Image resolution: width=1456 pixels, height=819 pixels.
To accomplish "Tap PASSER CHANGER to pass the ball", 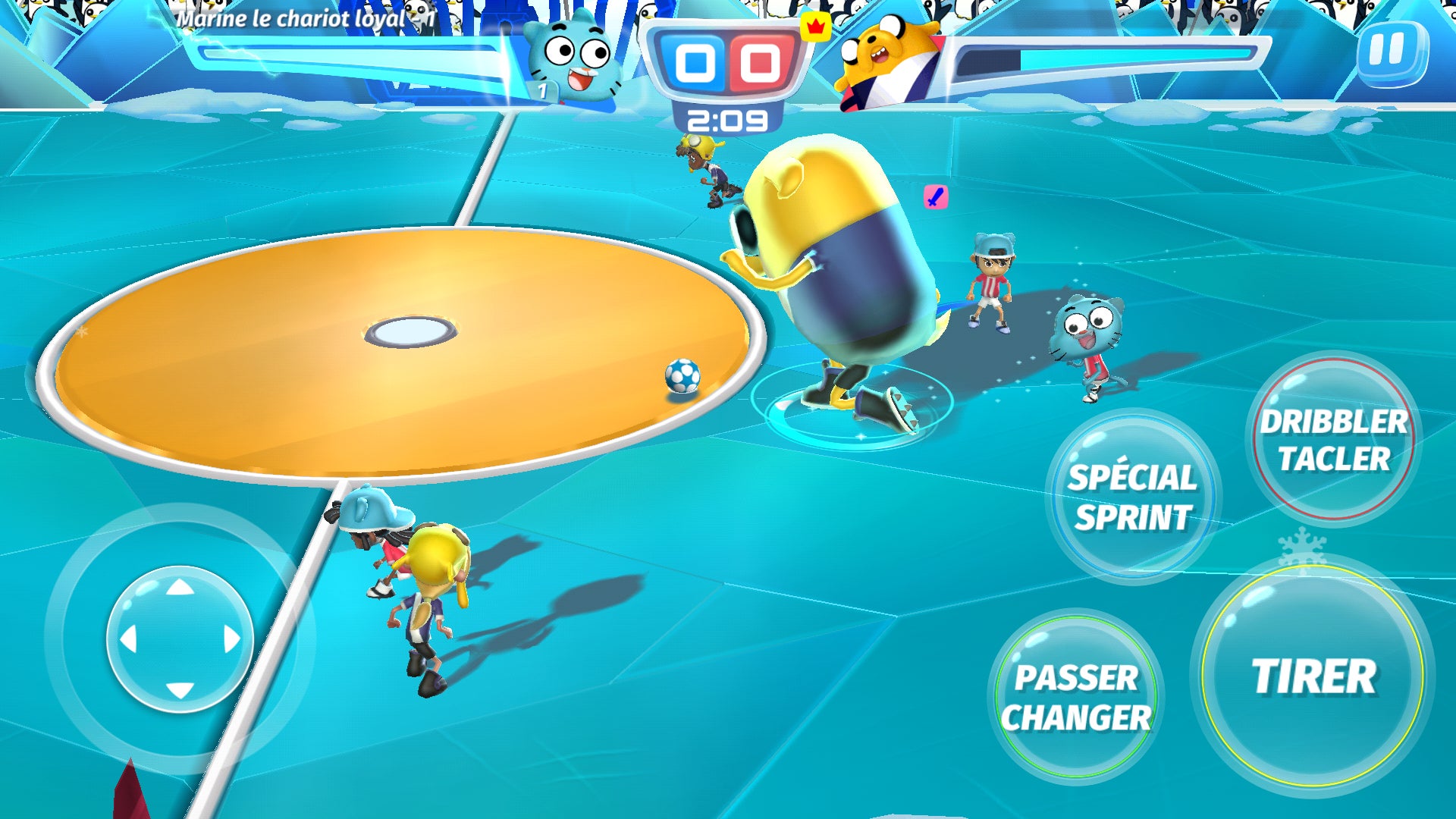I will point(1080,695).
